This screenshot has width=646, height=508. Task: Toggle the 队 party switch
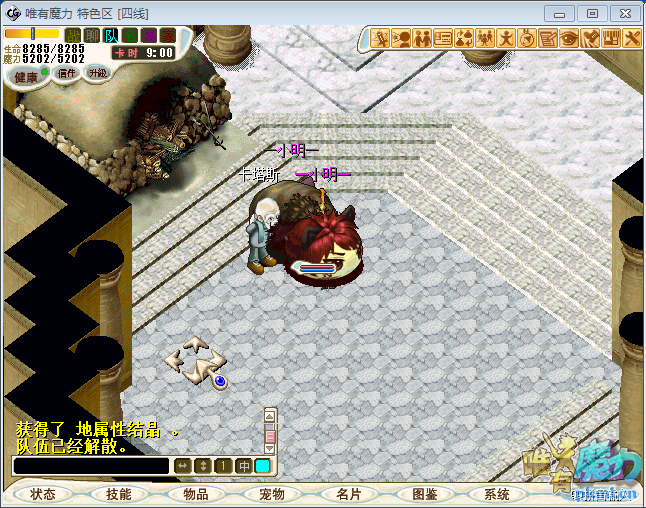pos(111,36)
